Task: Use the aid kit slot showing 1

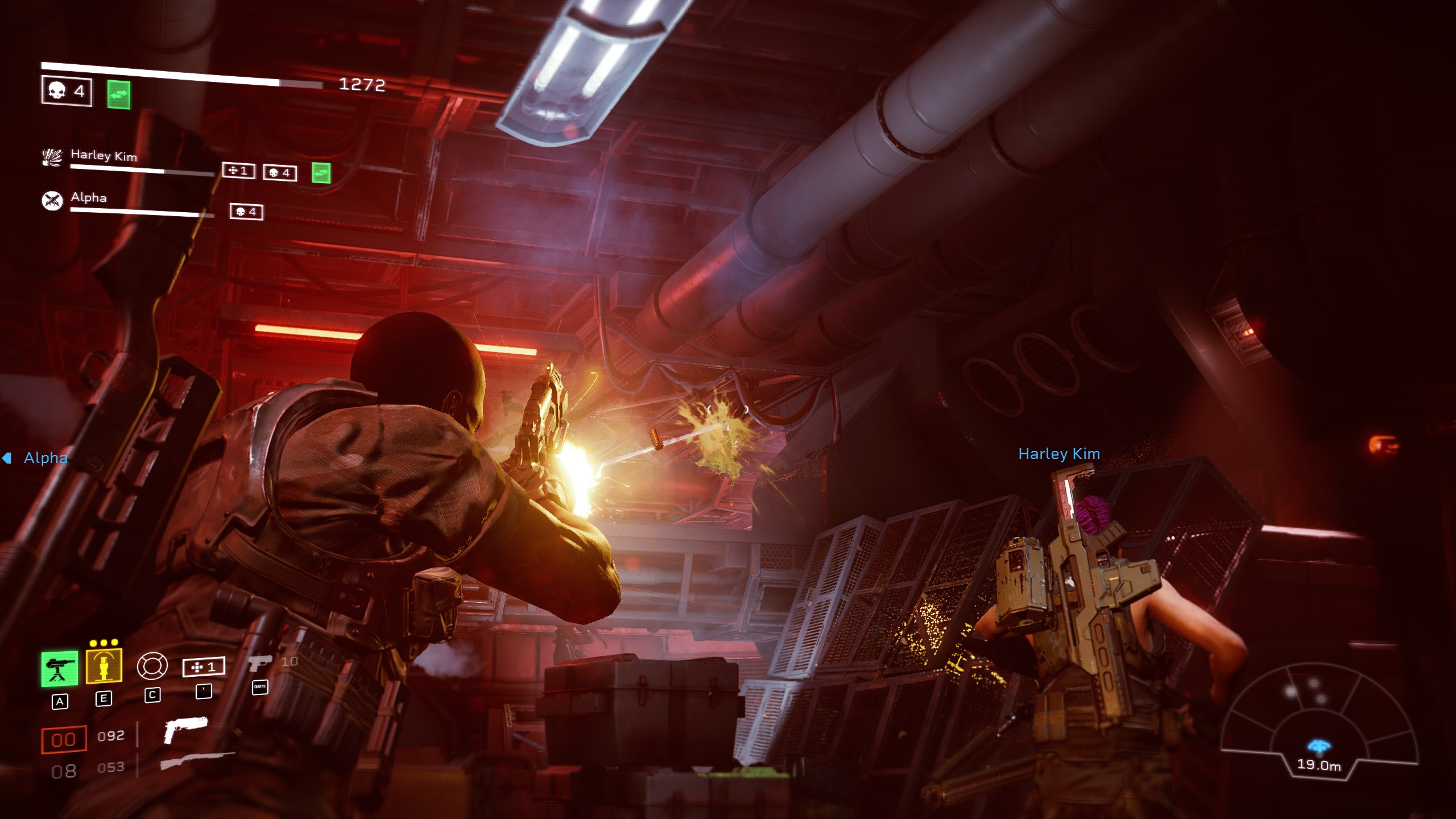Action: (x=204, y=667)
